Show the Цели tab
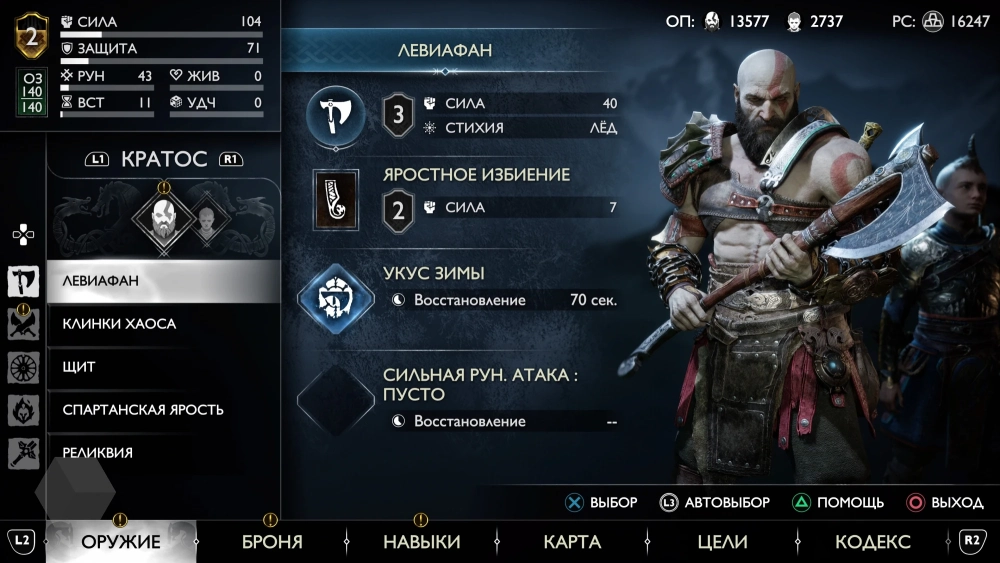Screen dimensions: 1000x563 (x=722, y=542)
